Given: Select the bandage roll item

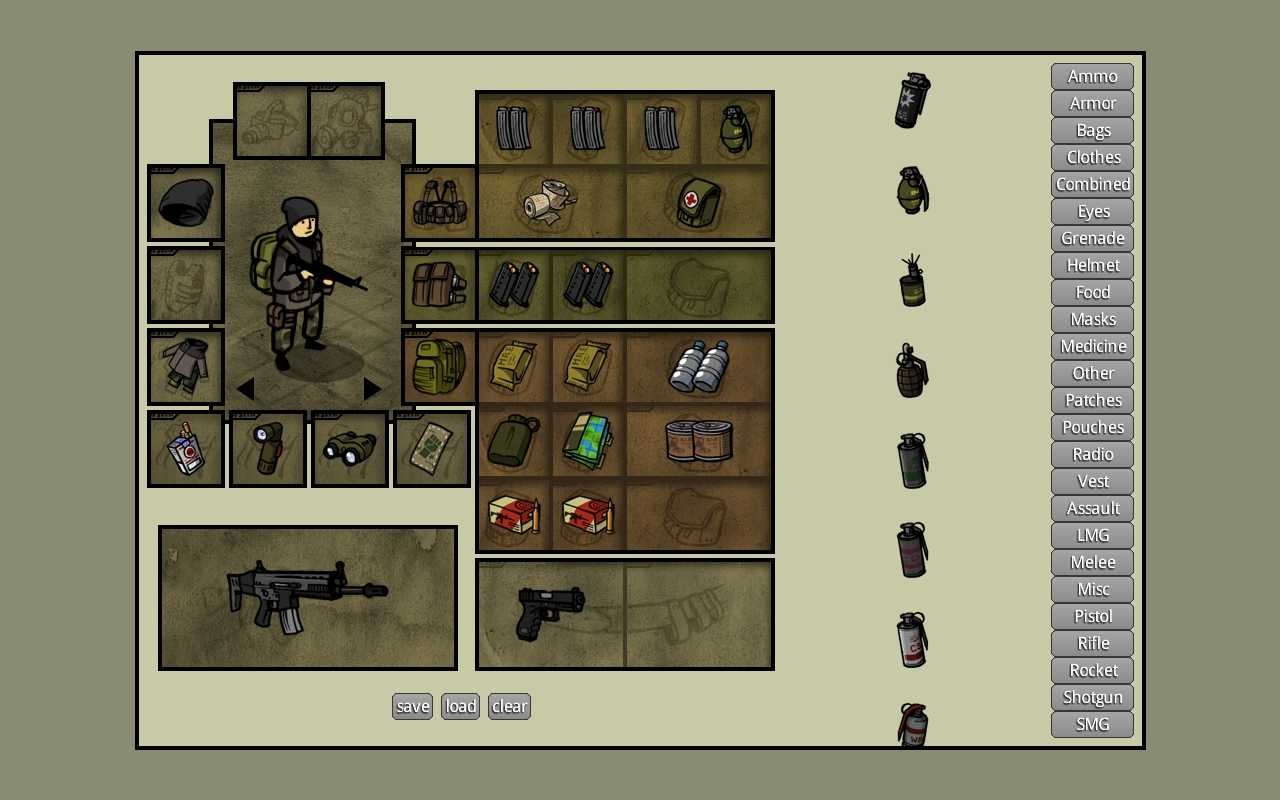Looking at the screenshot, I should click(548, 198).
